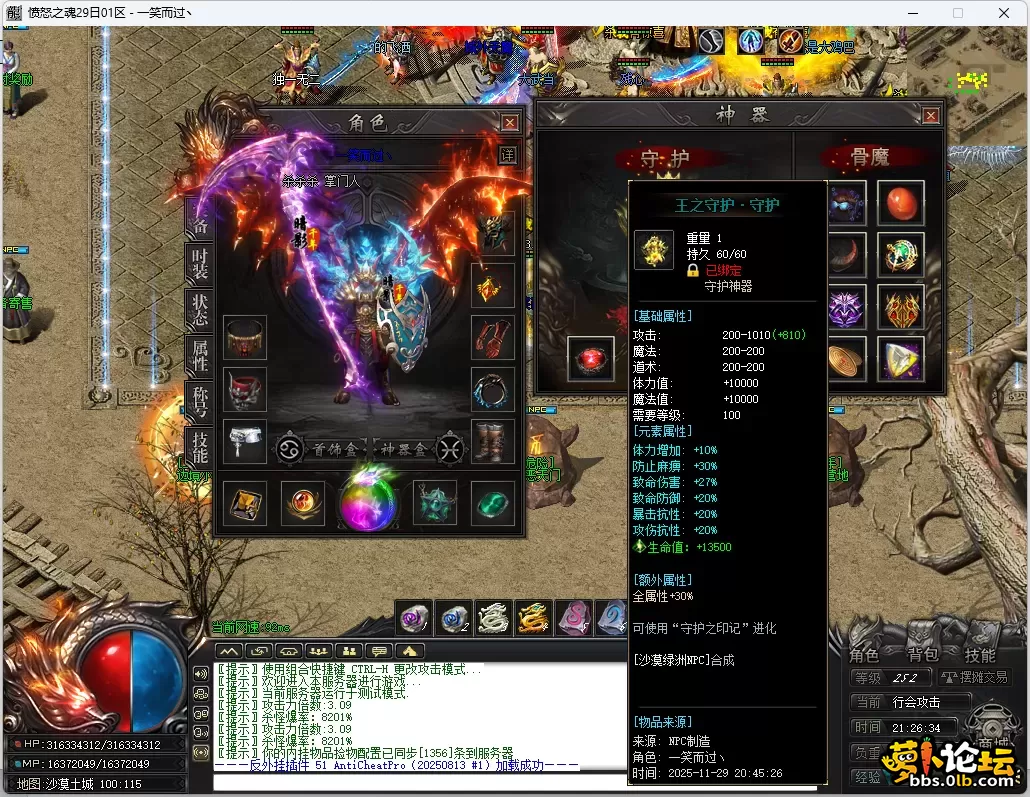Open the 神器盒 artifact box

[x=407, y=448]
